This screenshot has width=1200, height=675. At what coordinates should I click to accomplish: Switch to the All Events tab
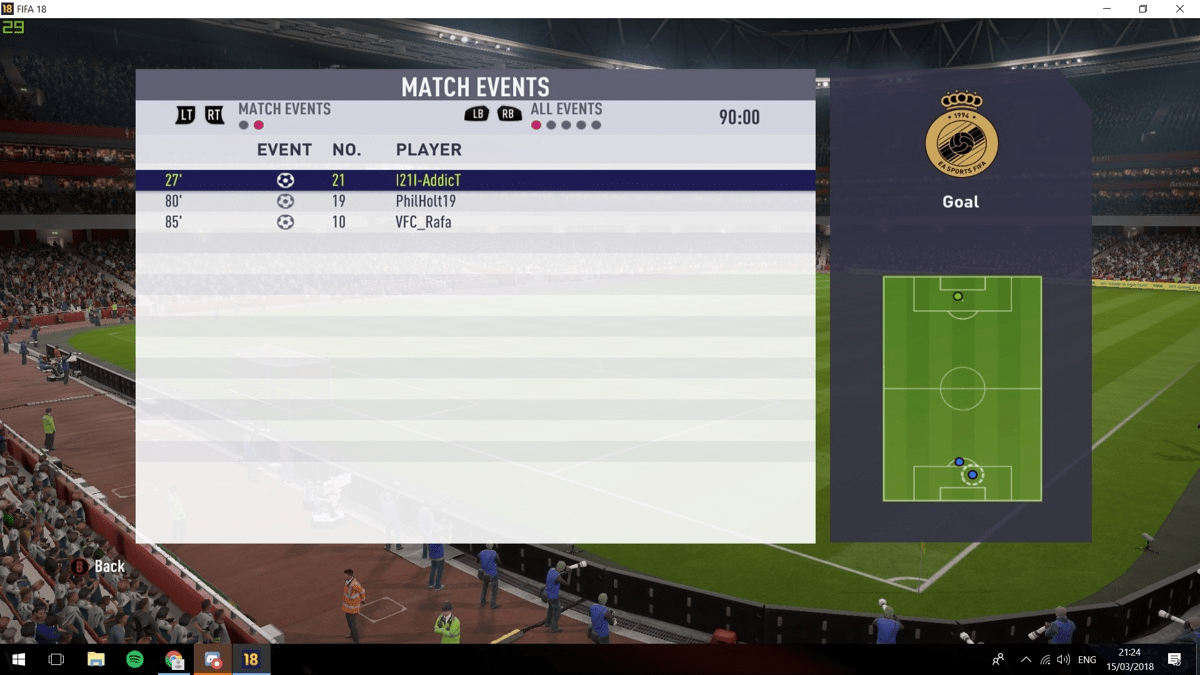coord(566,109)
